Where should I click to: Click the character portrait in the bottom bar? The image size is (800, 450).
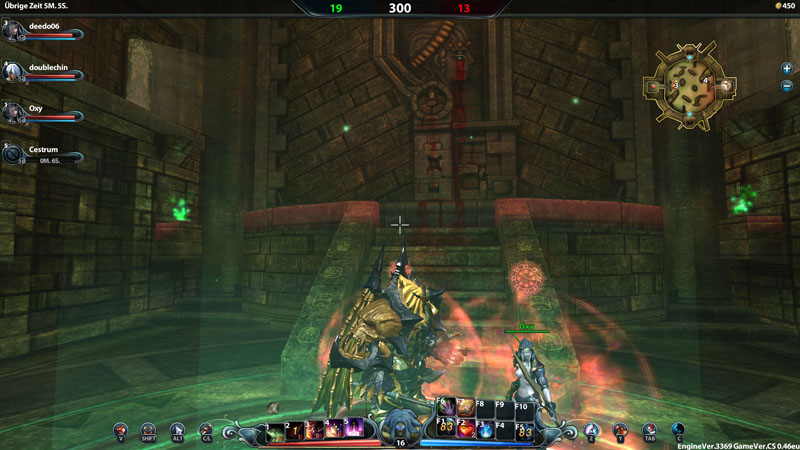pos(400,425)
